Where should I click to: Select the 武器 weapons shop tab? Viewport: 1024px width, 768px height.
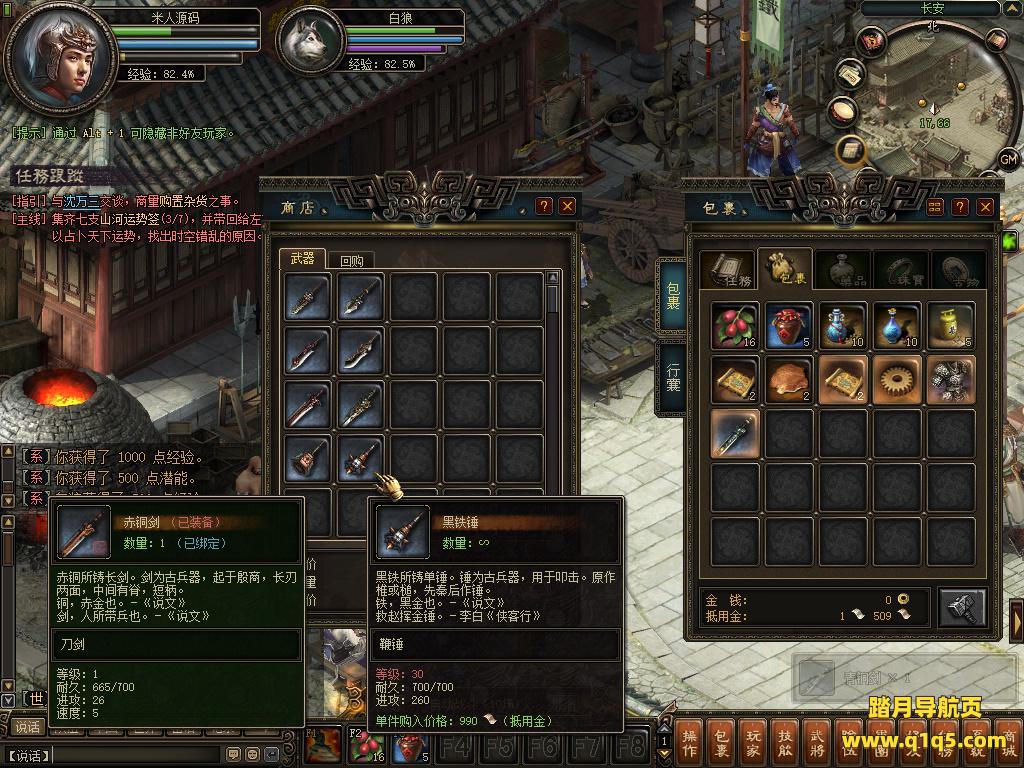(x=302, y=258)
